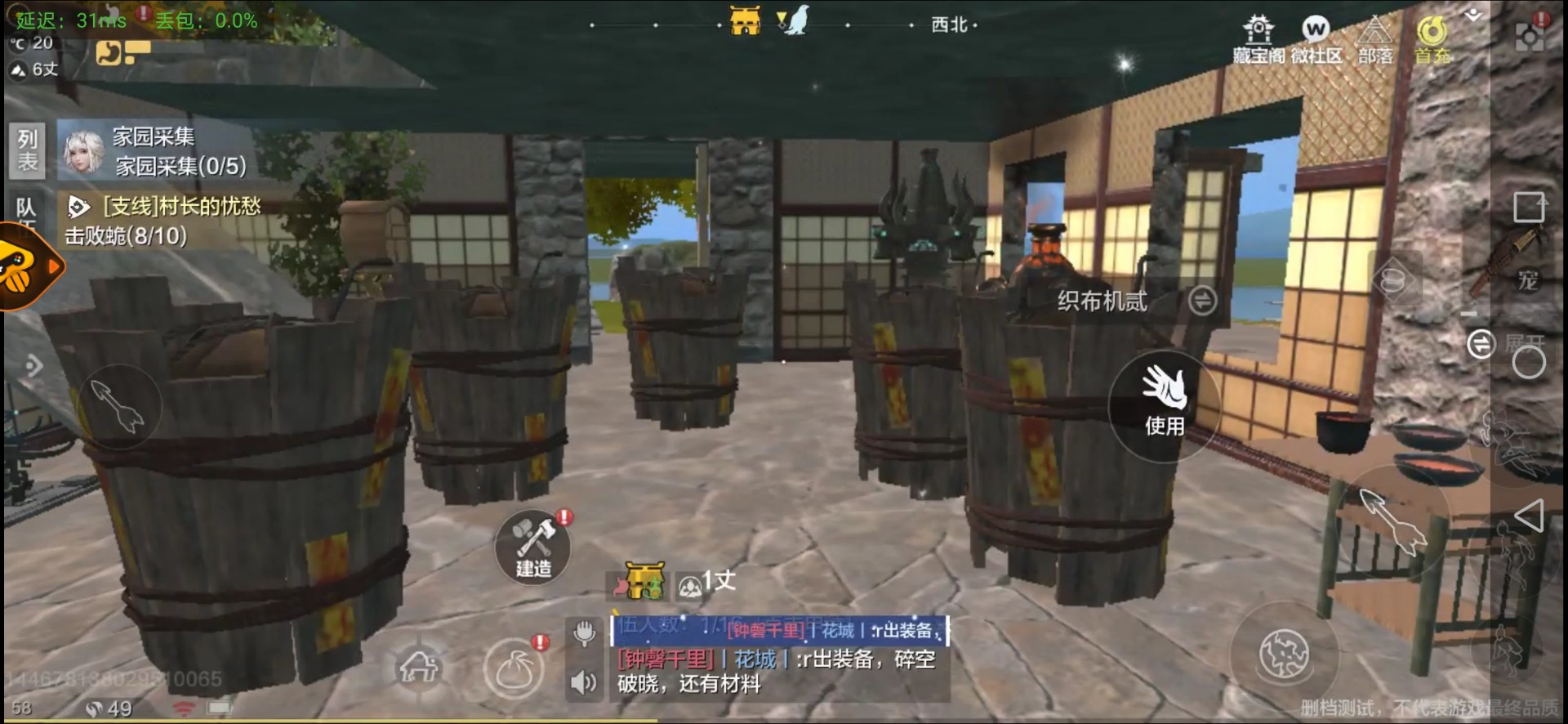
Task: Open the 部落 tribe menu
Action: point(1375,39)
